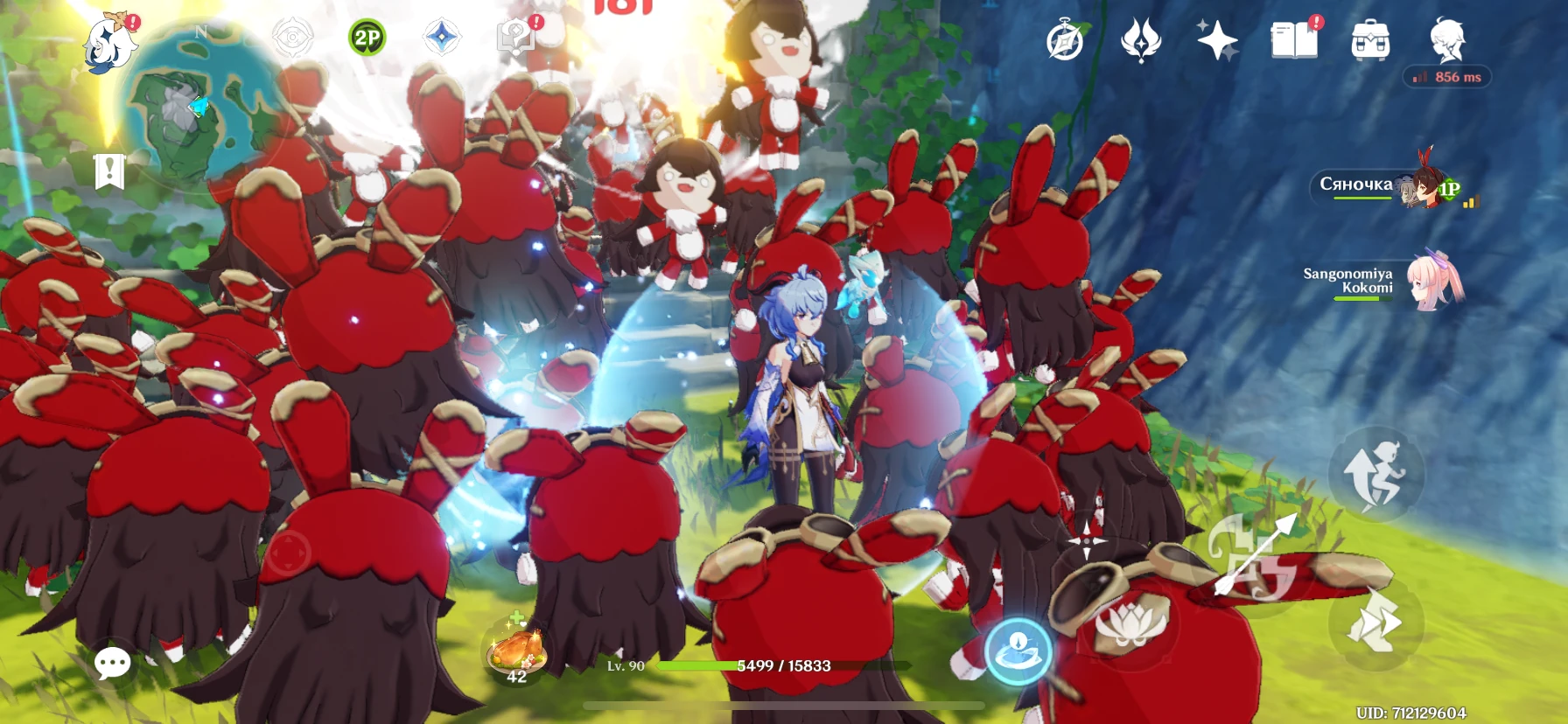
Task: Toggle the eye quest-tracking icon
Action: pos(293,37)
